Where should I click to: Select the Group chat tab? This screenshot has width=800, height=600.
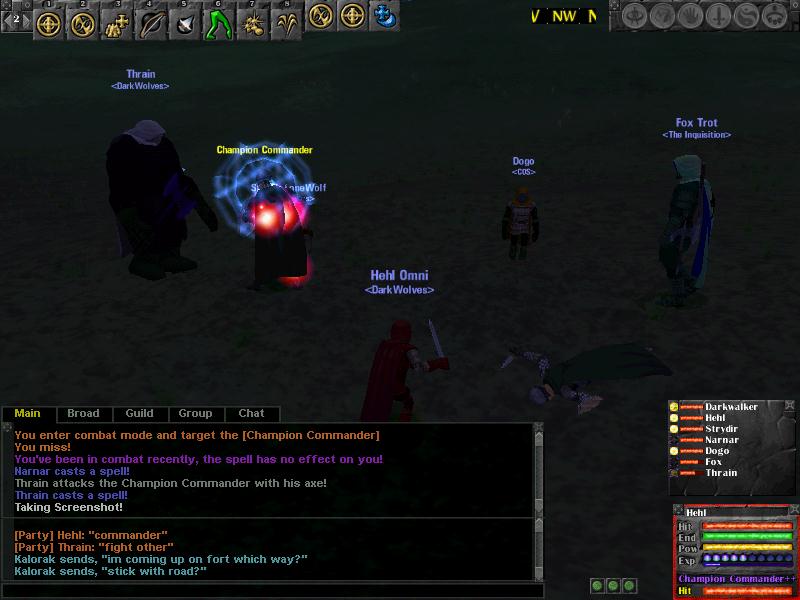pos(195,413)
